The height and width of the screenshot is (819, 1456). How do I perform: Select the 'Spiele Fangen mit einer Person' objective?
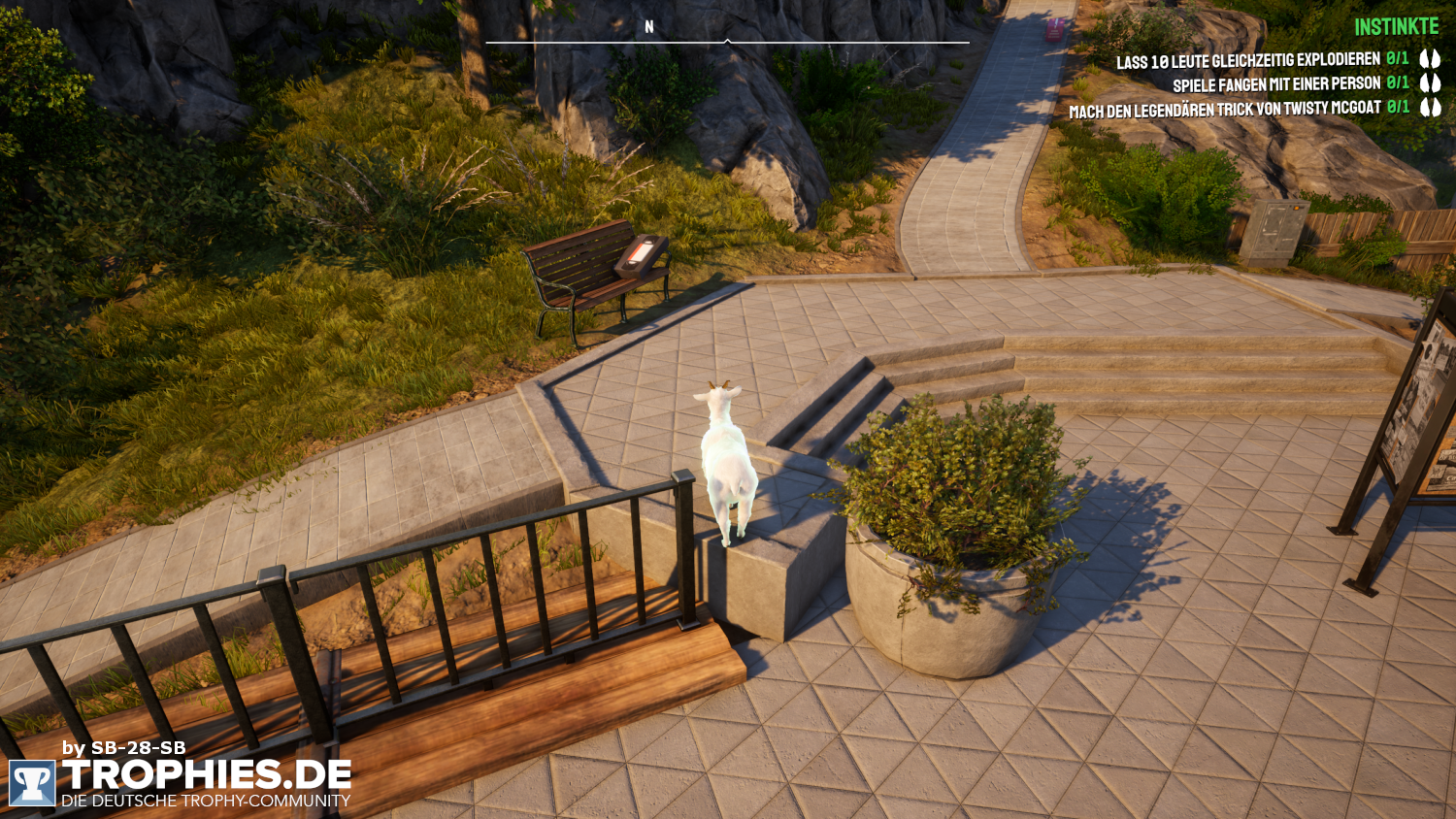click(1275, 84)
